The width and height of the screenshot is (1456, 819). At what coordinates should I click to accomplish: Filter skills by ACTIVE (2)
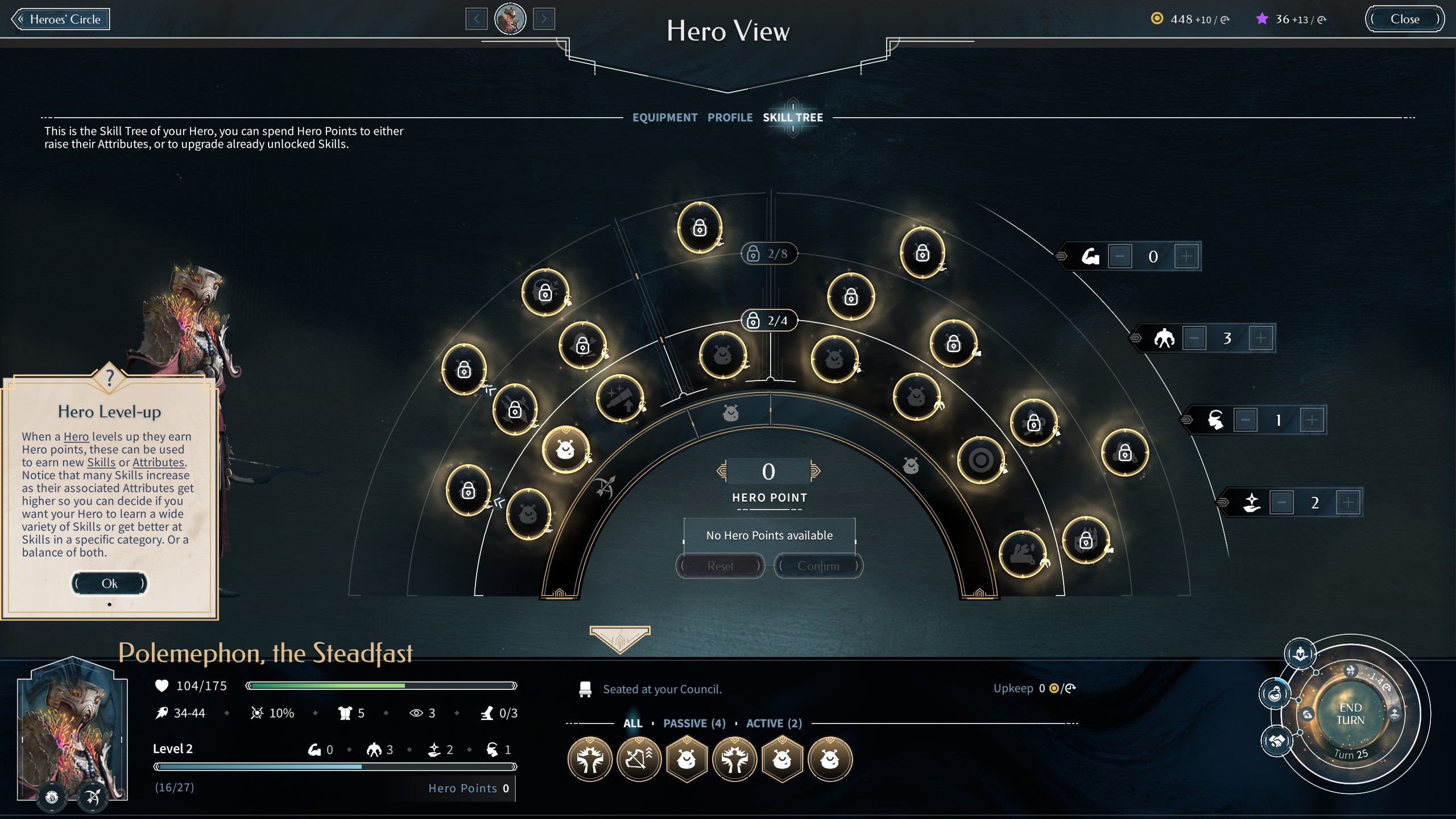click(x=773, y=723)
